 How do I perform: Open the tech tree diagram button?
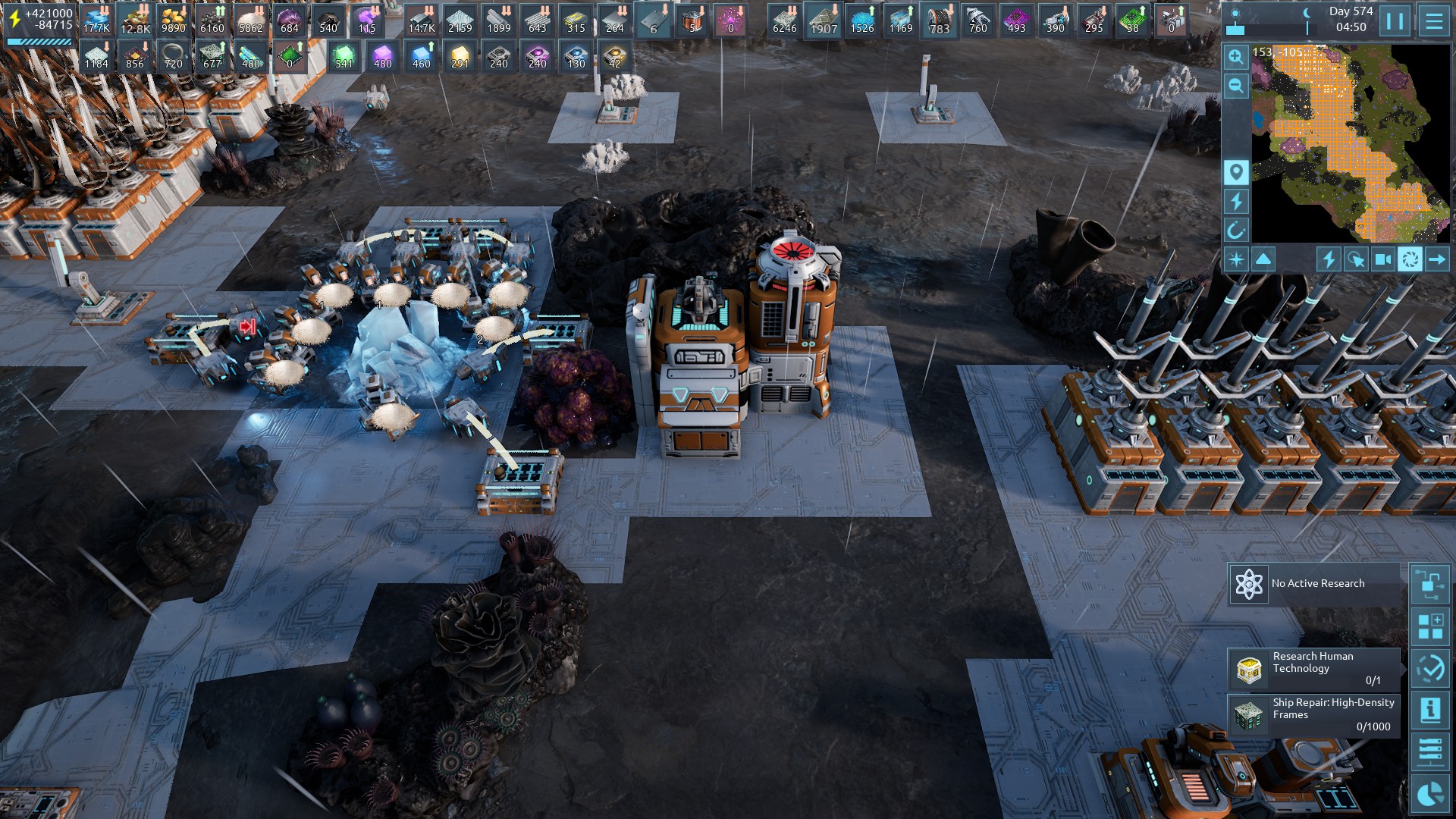tap(1430, 584)
